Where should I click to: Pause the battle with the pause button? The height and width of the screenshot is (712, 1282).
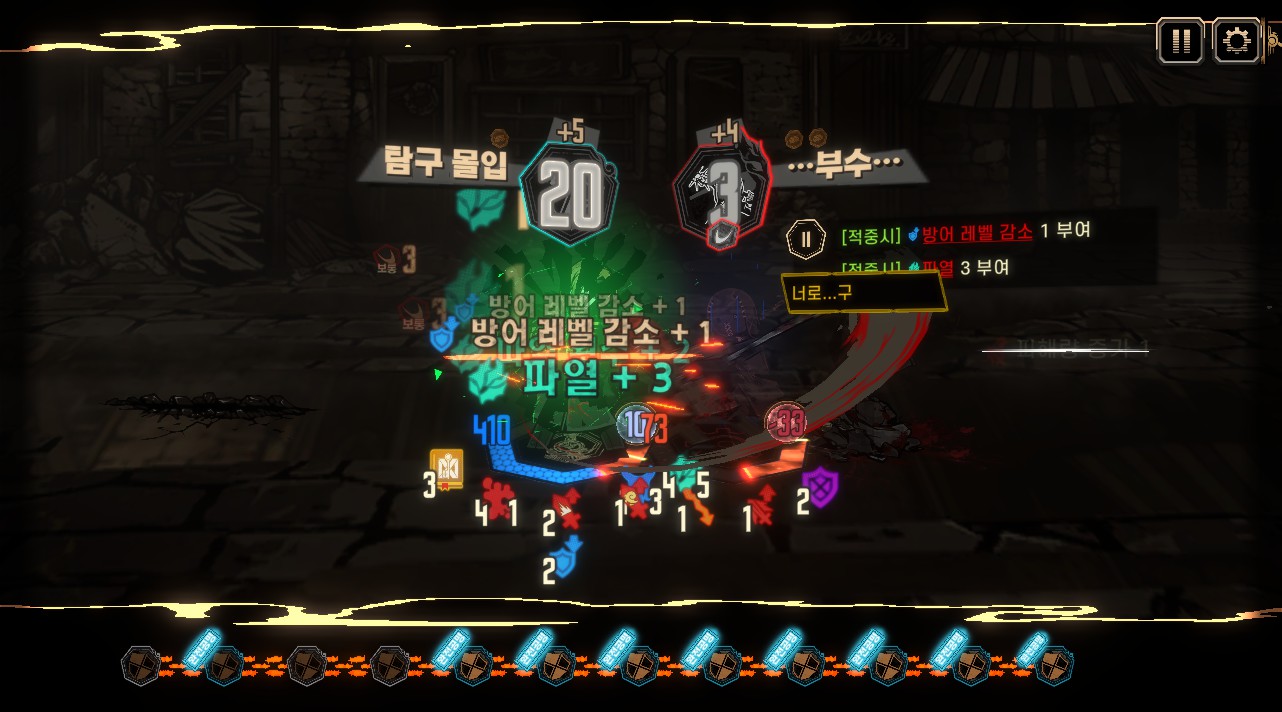(x=1180, y=41)
